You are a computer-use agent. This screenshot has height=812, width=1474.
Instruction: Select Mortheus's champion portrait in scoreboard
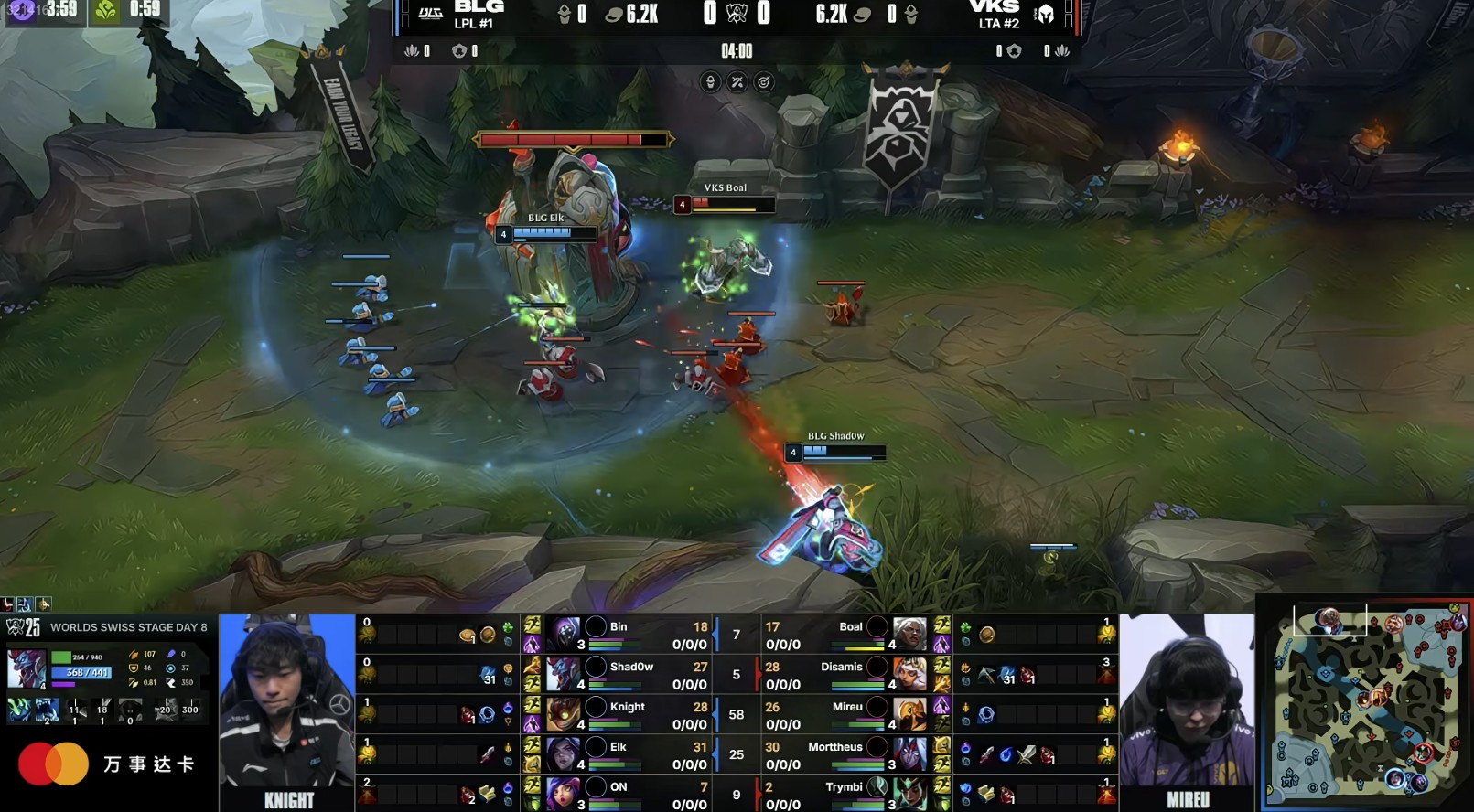click(x=909, y=753)
